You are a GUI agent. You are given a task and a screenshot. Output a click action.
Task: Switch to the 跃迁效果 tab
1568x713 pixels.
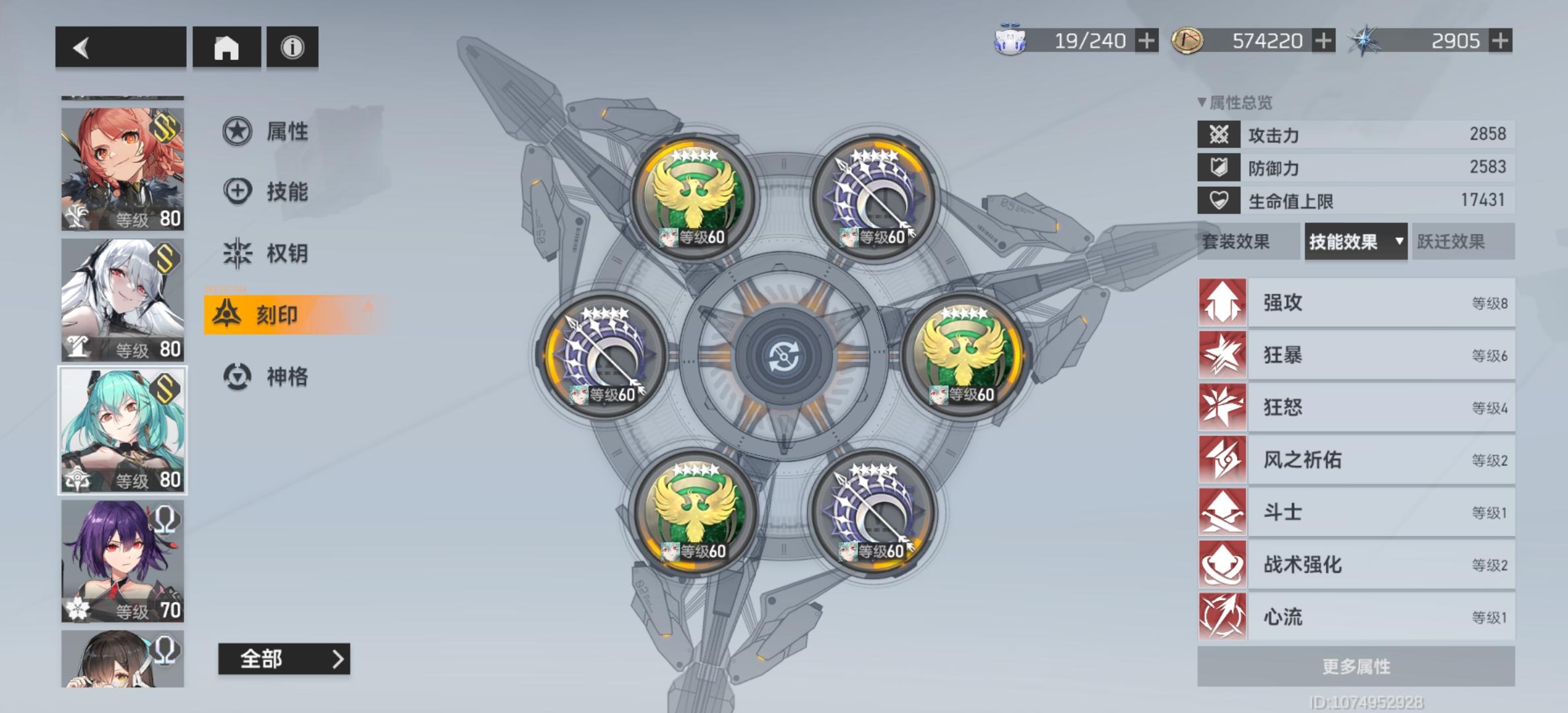[x=1464, y=242]
